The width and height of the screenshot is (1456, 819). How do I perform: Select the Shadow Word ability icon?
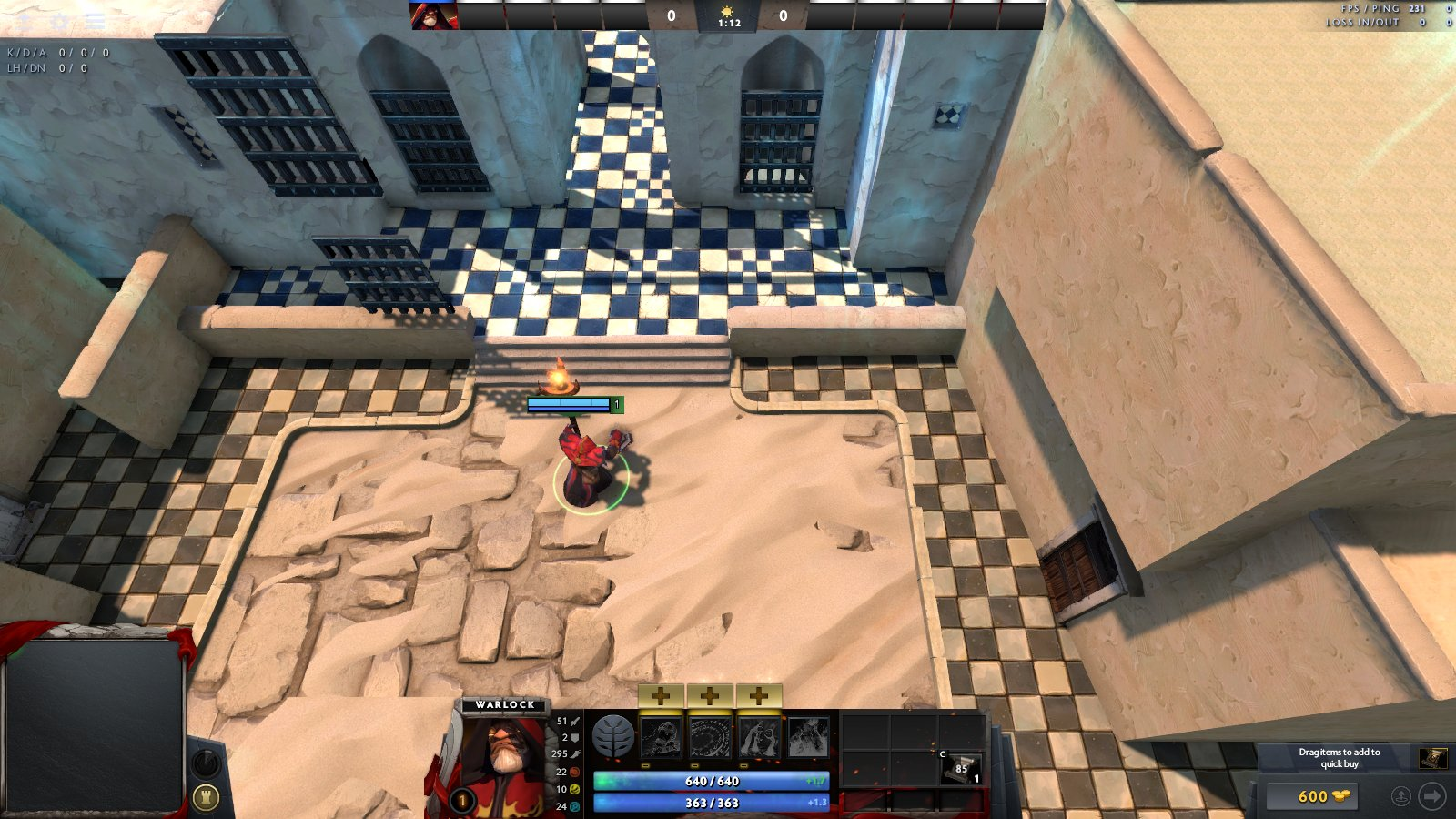coord(710,737)
